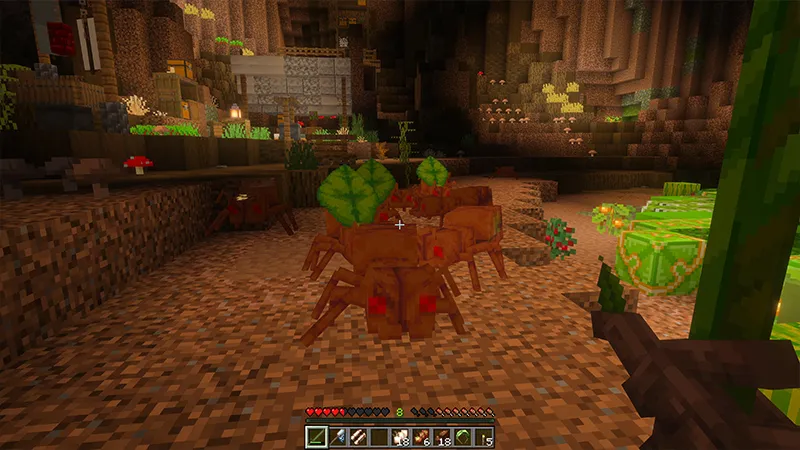The width and height of the screenshot is (800, 450).
Task: Pick the green ring hotbar slot
Action: [x=463, y=436]
